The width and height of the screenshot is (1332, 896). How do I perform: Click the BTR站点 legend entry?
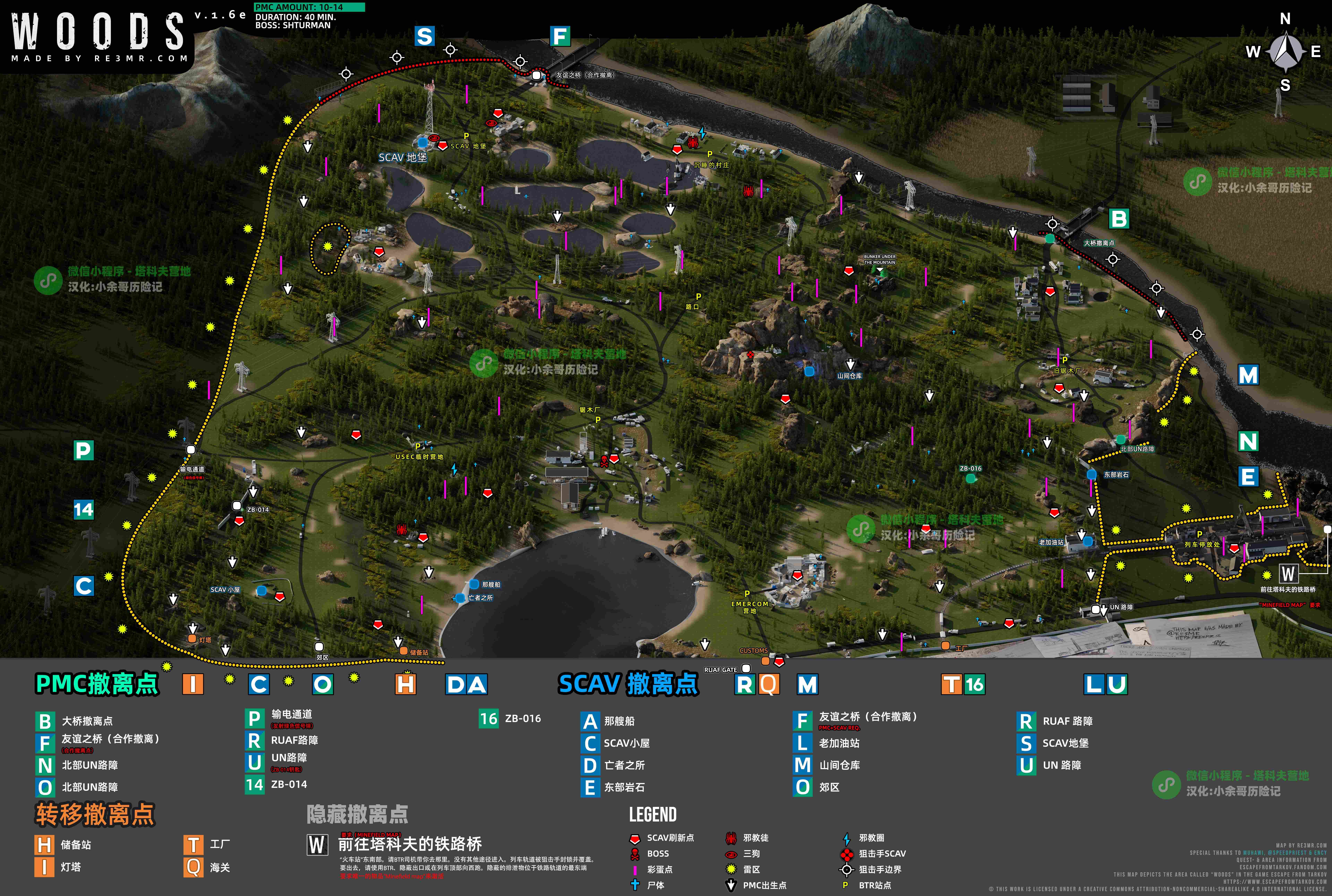coord(874,885)
